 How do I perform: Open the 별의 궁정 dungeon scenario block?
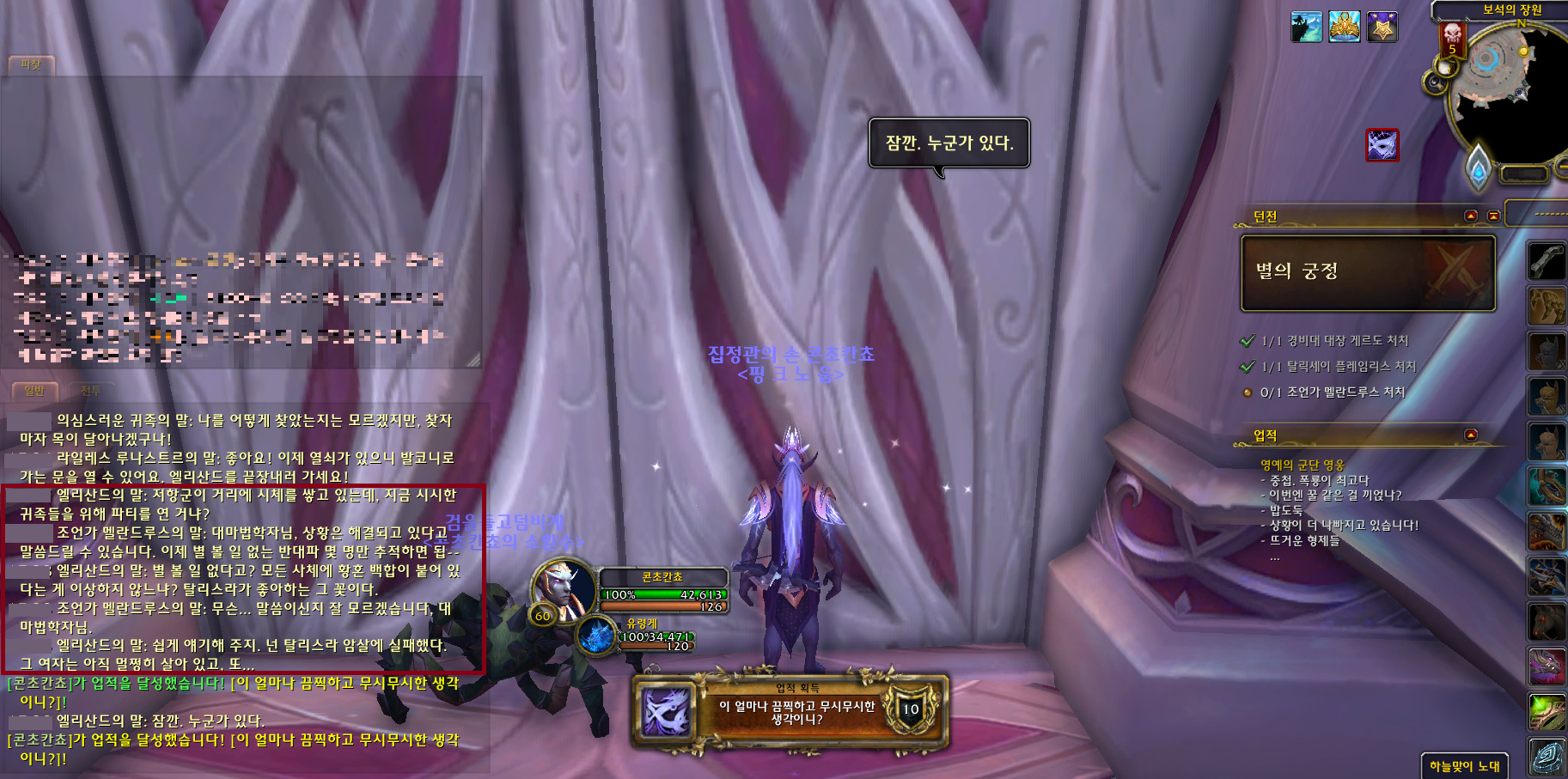1368,272
